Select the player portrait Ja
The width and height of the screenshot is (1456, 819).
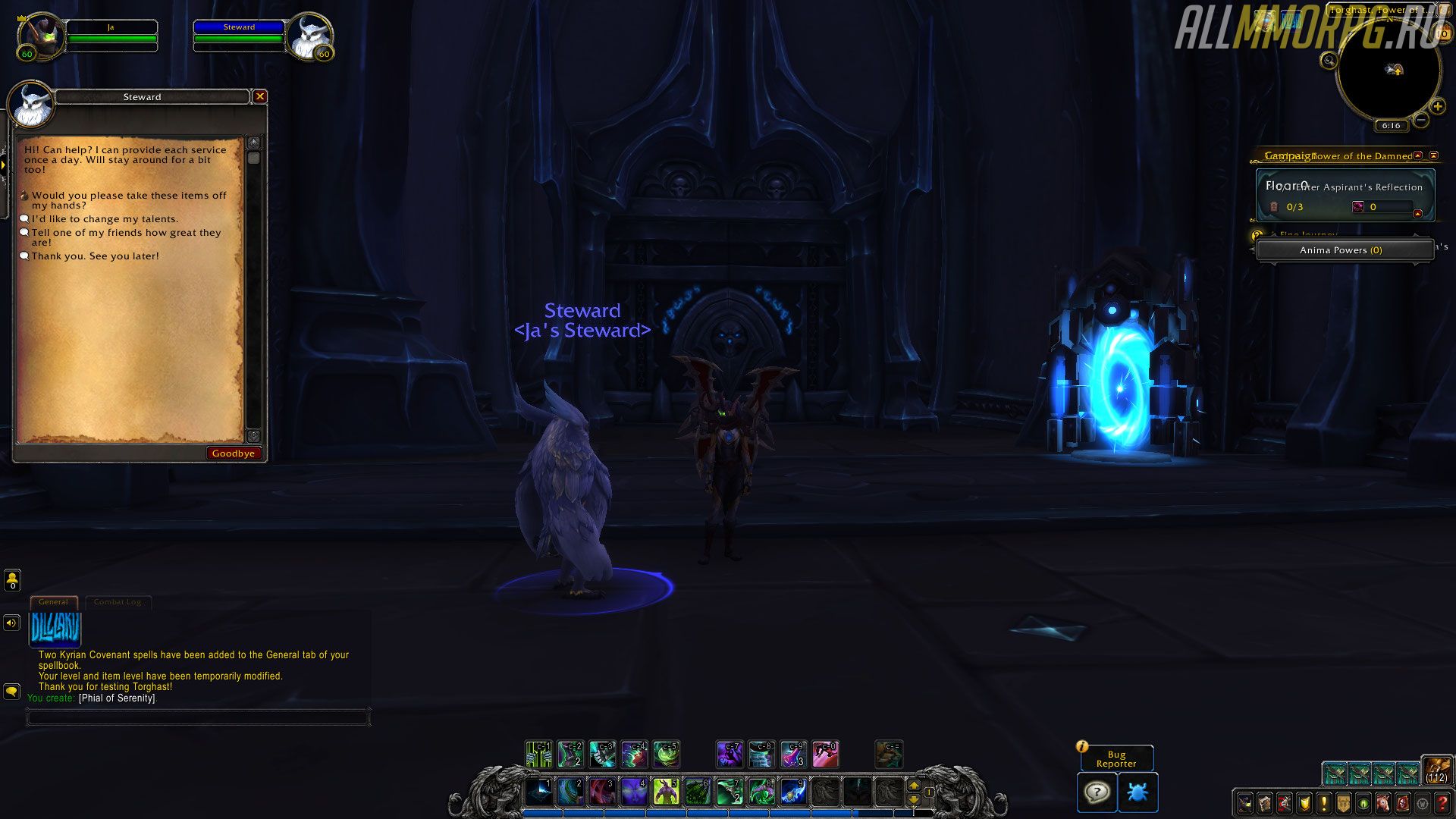pos(40,36)
